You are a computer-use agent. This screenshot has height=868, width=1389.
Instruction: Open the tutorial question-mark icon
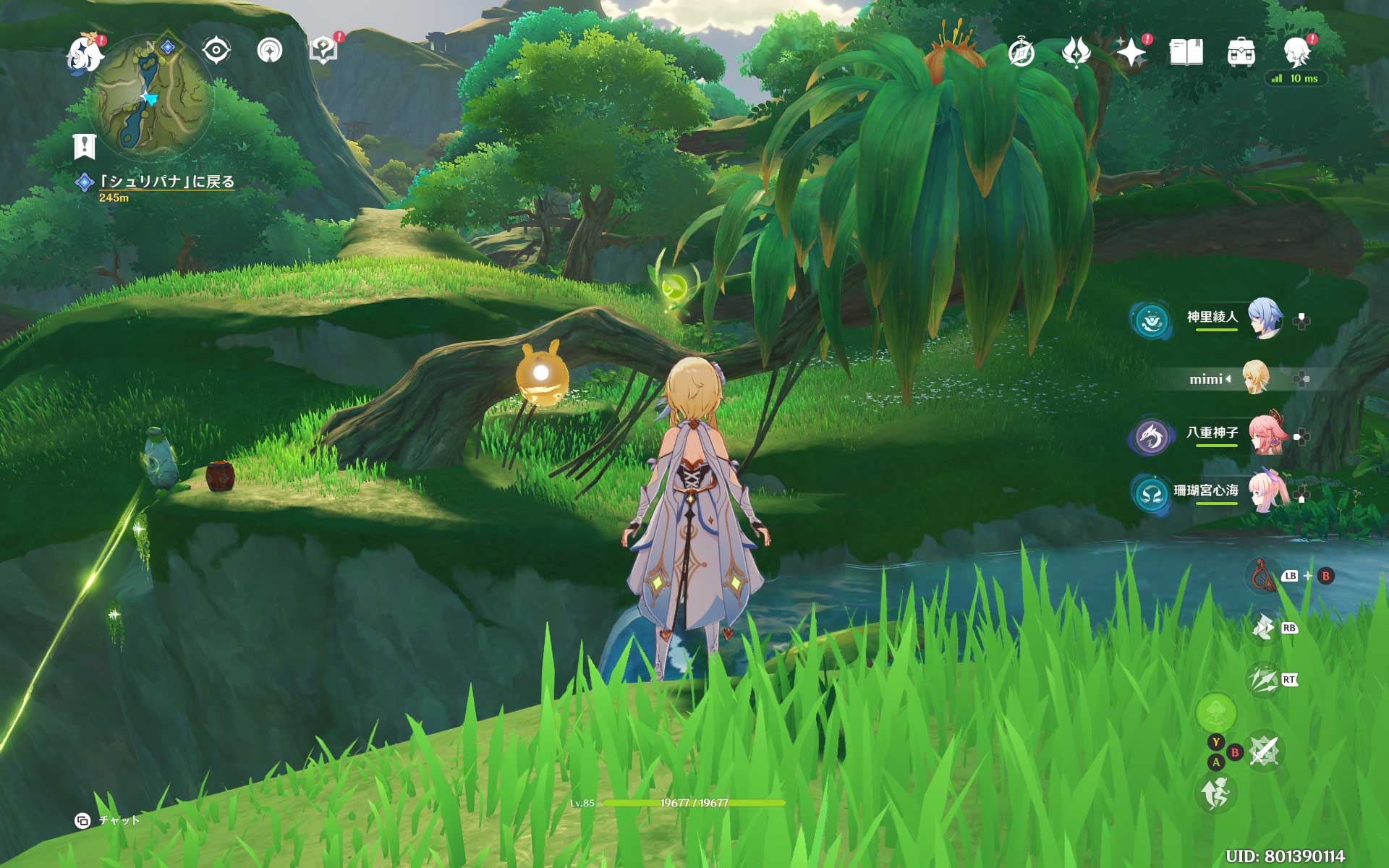(323, 51)
